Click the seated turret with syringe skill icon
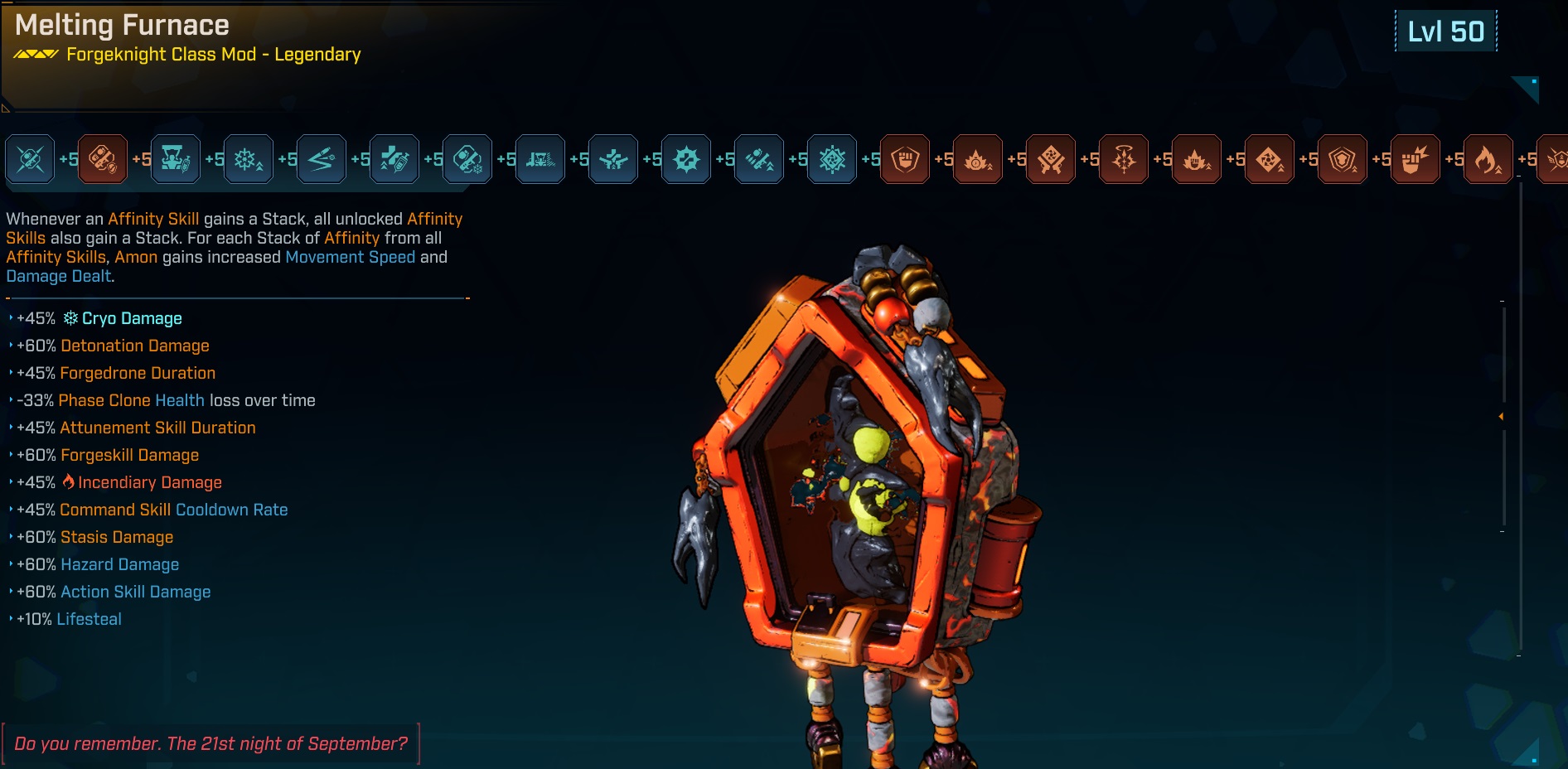Viewport: 1568px width, 769px height. click(x=176, y=159)
